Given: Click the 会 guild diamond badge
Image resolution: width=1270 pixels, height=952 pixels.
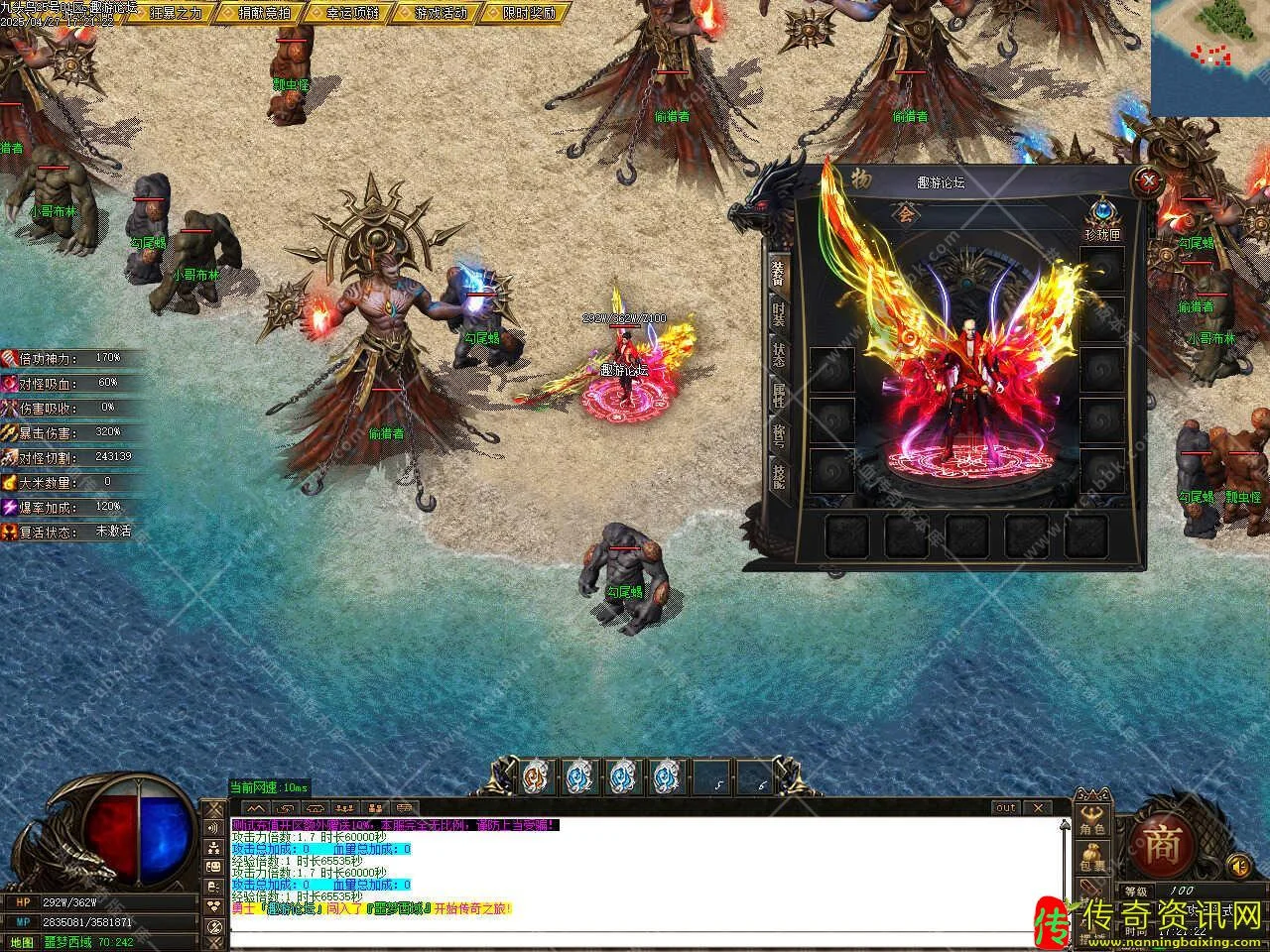Looking at the screenshot, I should [904, 212].
